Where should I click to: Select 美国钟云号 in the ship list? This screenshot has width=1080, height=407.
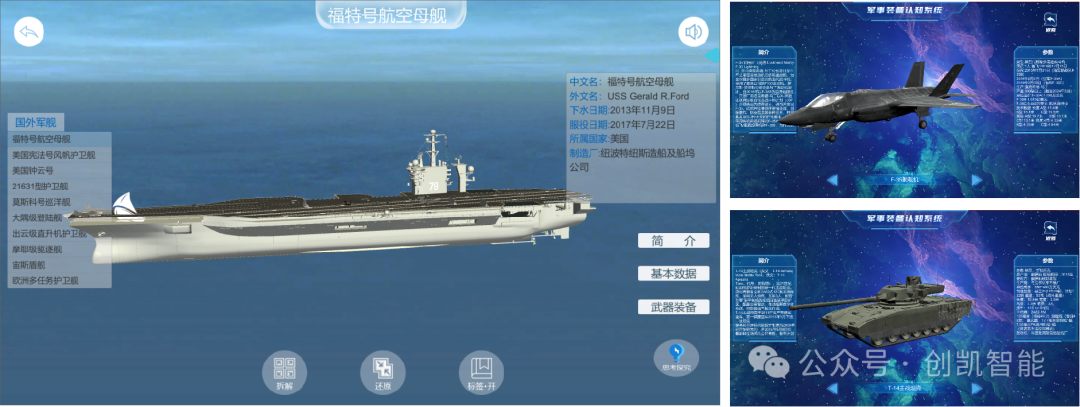32,171
